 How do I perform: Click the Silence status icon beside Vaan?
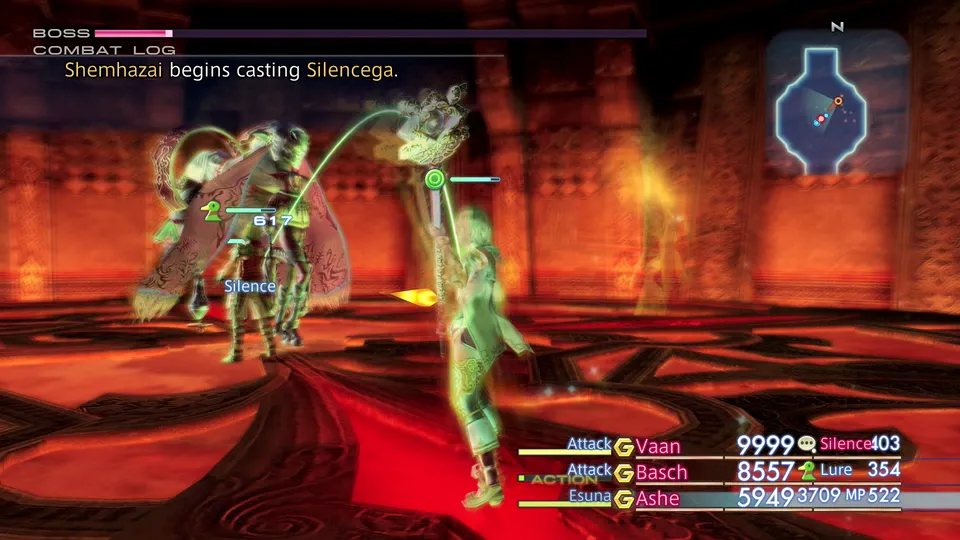tap(807, 445)
